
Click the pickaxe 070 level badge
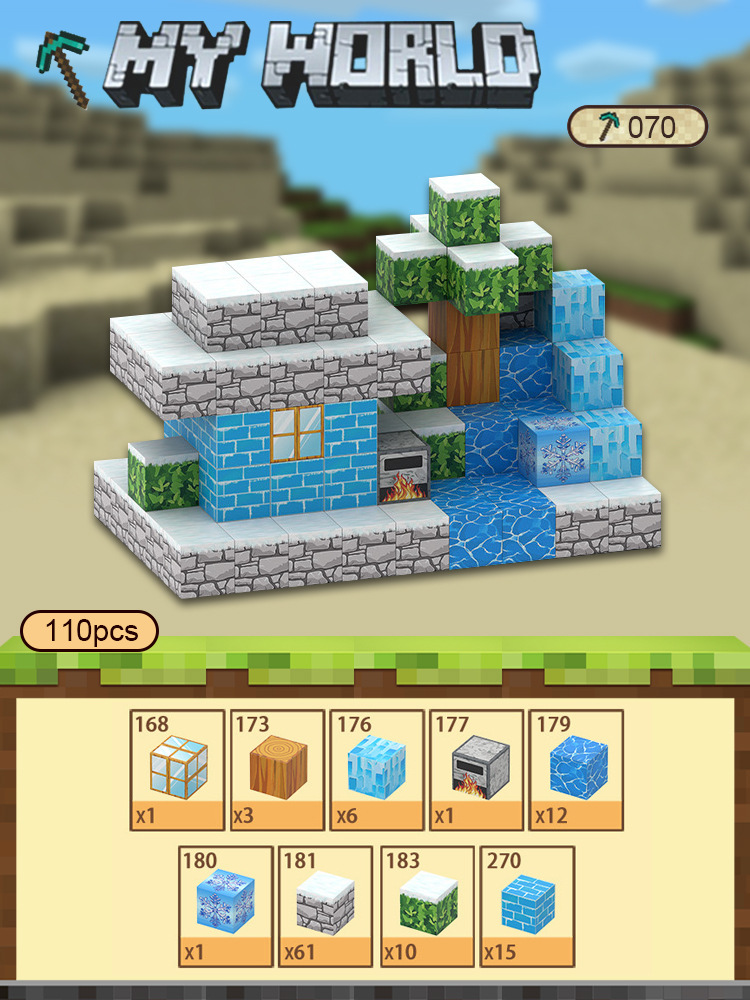(x=638, y=127)
